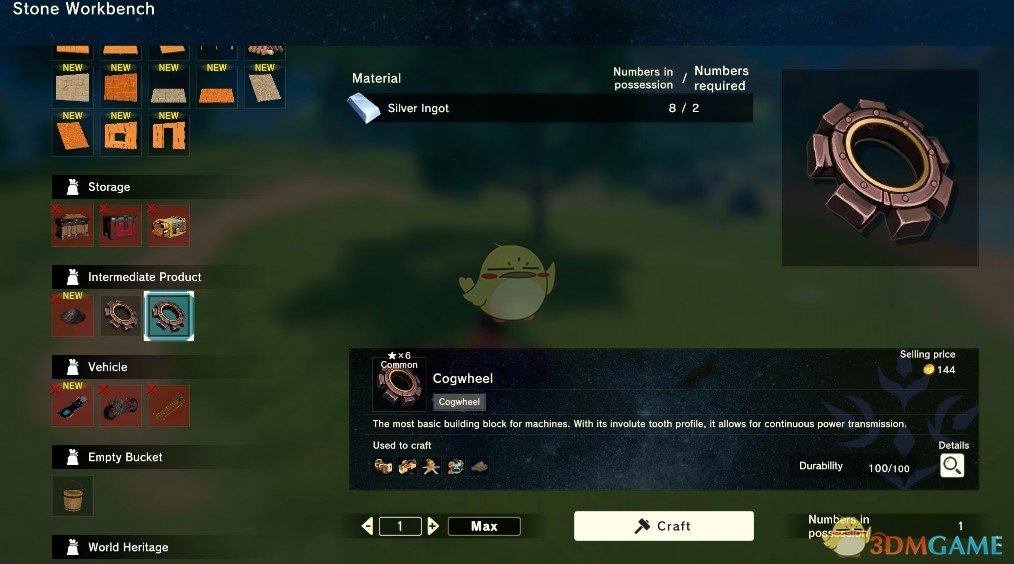Select the highlighted Cogwheel recipe slot
The width and height of the screenshot is (1014, 564).
(169, 316)
